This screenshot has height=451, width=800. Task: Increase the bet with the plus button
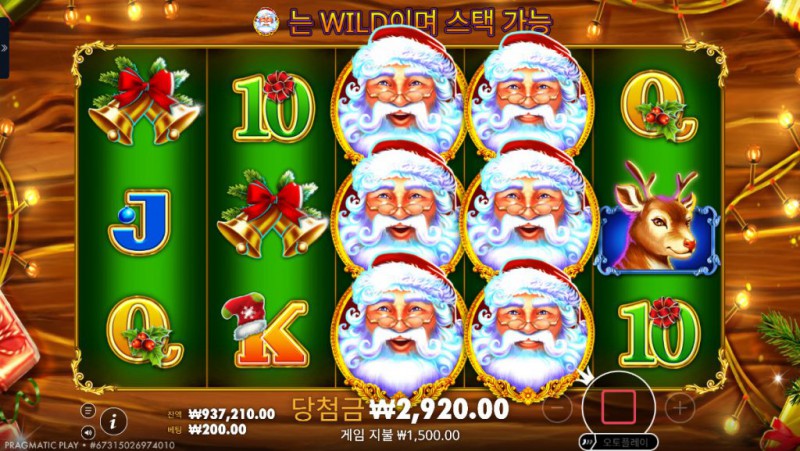pyautogui.click(x=679, y=407)
